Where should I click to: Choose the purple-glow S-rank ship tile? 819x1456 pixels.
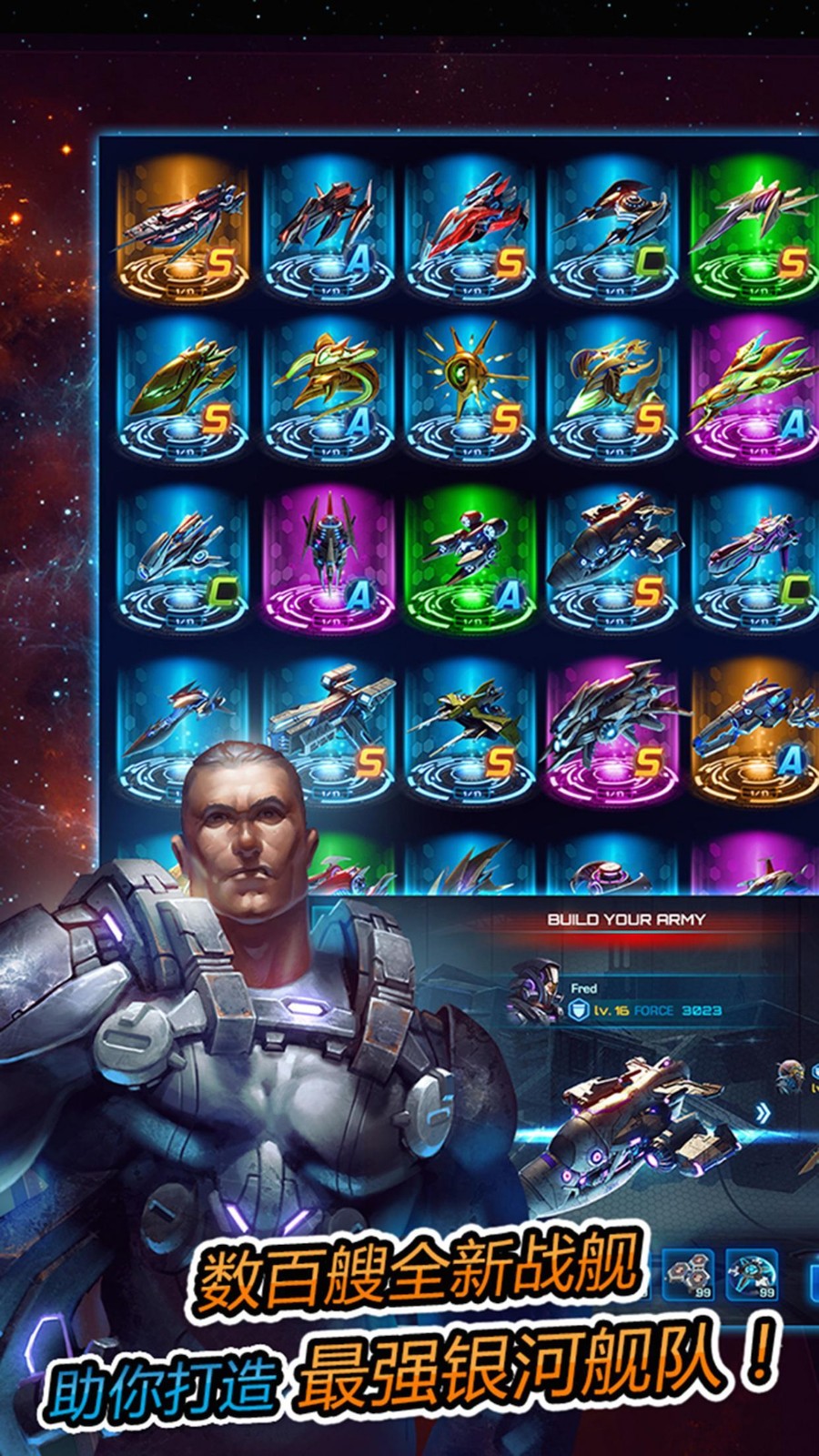(x=612, y=728)
